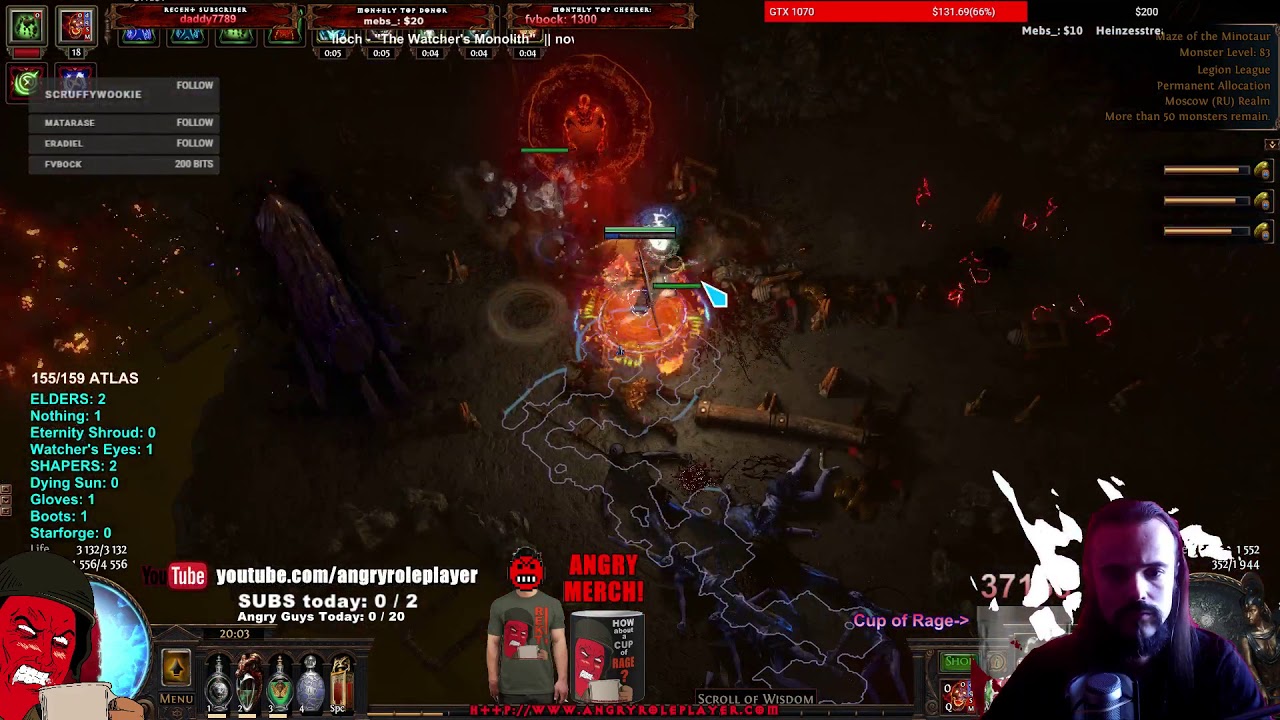1280x720 pixels.
Task: Click the green buff icon in the top-left corner
Action: [x=27, y=25]
